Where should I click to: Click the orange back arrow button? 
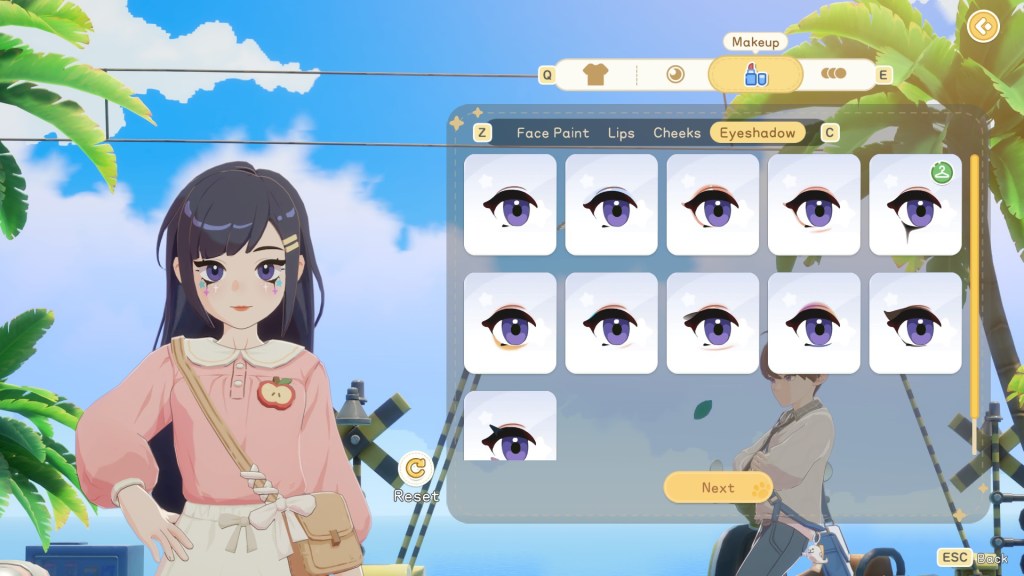tap(984, 26)
